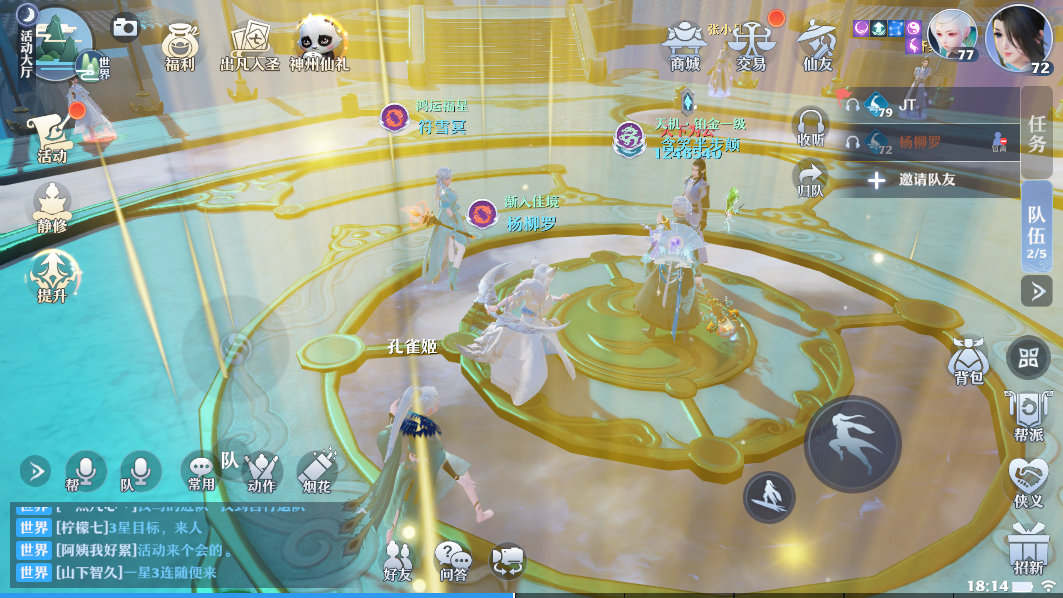The height and width of the screenshot is (598, 1063).
Task: Open the 背包 backpack
Action: coord(968,361)
